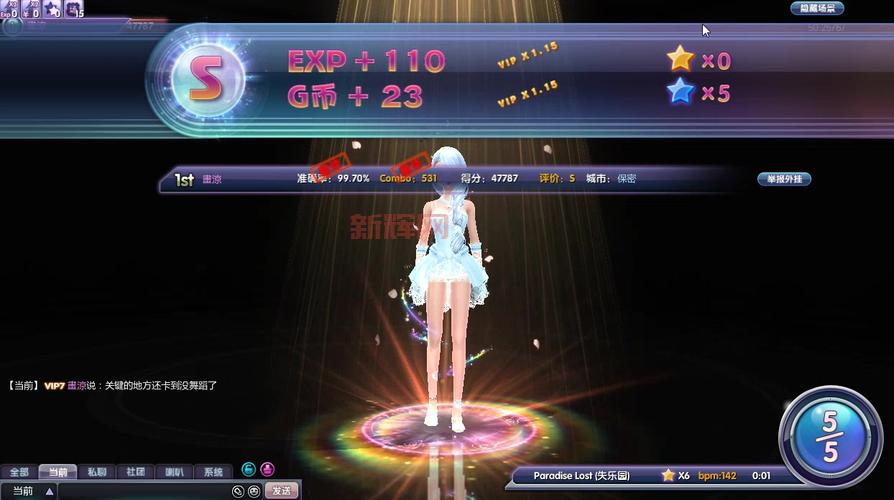Screen dimensions: 894x500
Task: Send the chat message with 发送
Action: (282, 491)
